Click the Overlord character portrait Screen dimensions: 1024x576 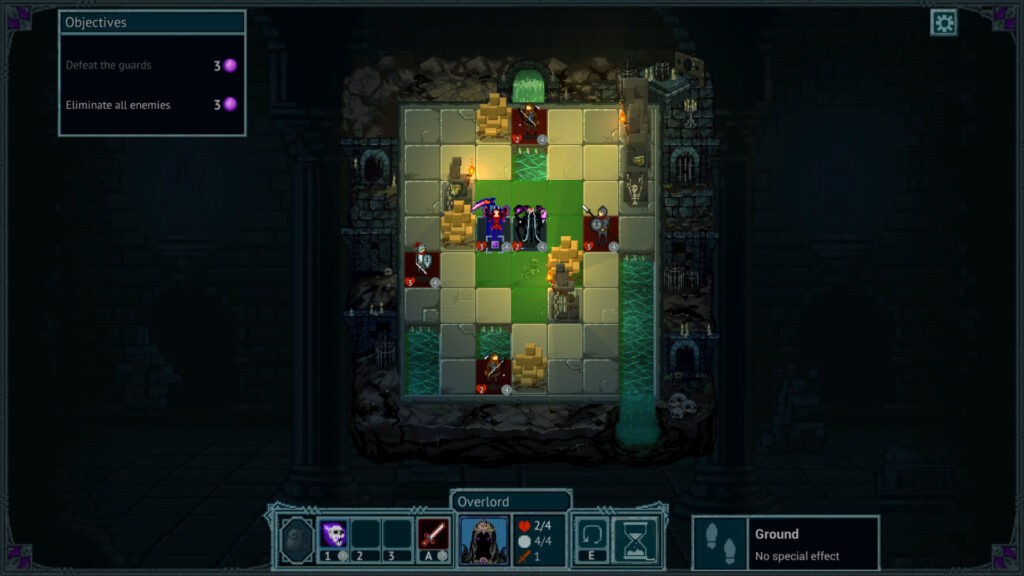coord(484,540)
